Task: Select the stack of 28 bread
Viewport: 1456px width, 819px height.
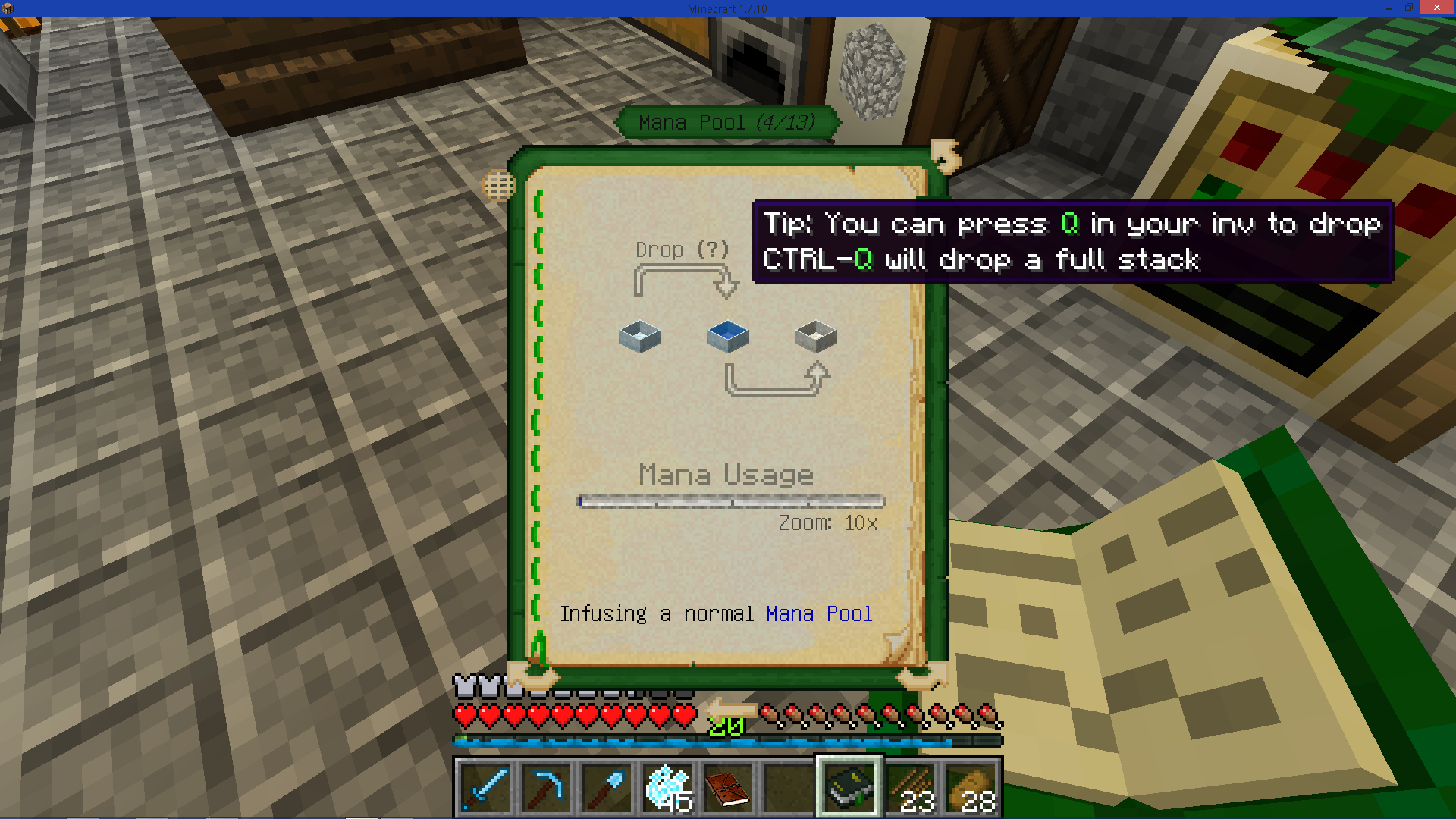Action: click(971, 787)
